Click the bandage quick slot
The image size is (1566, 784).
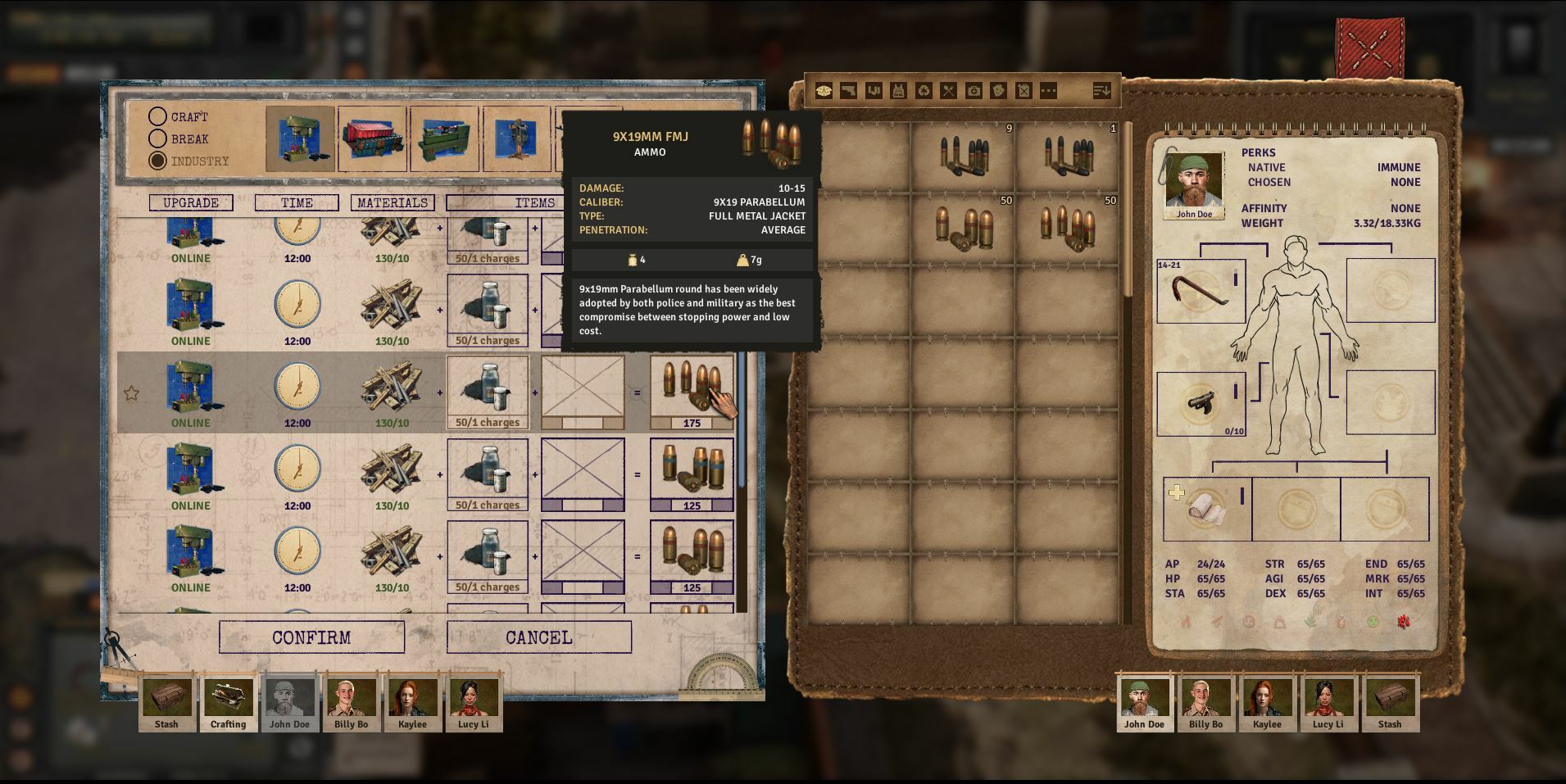click(x=1206, y=508)
